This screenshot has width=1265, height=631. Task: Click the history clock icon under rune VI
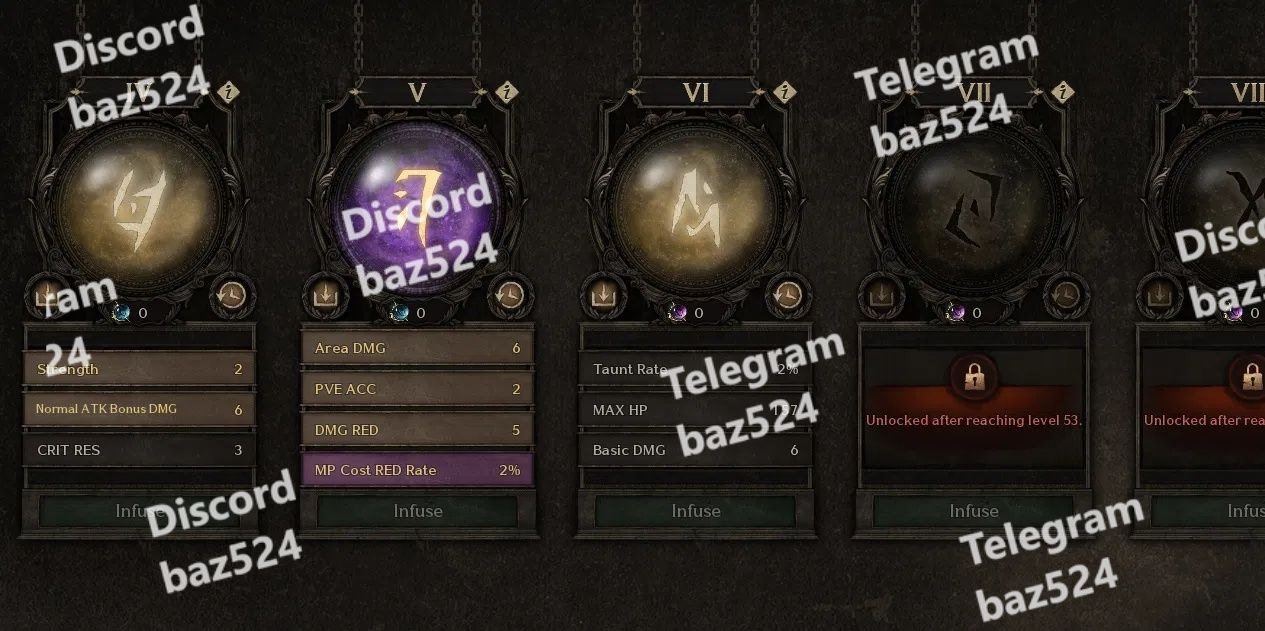pyautogui.click(x=787, y=295)
